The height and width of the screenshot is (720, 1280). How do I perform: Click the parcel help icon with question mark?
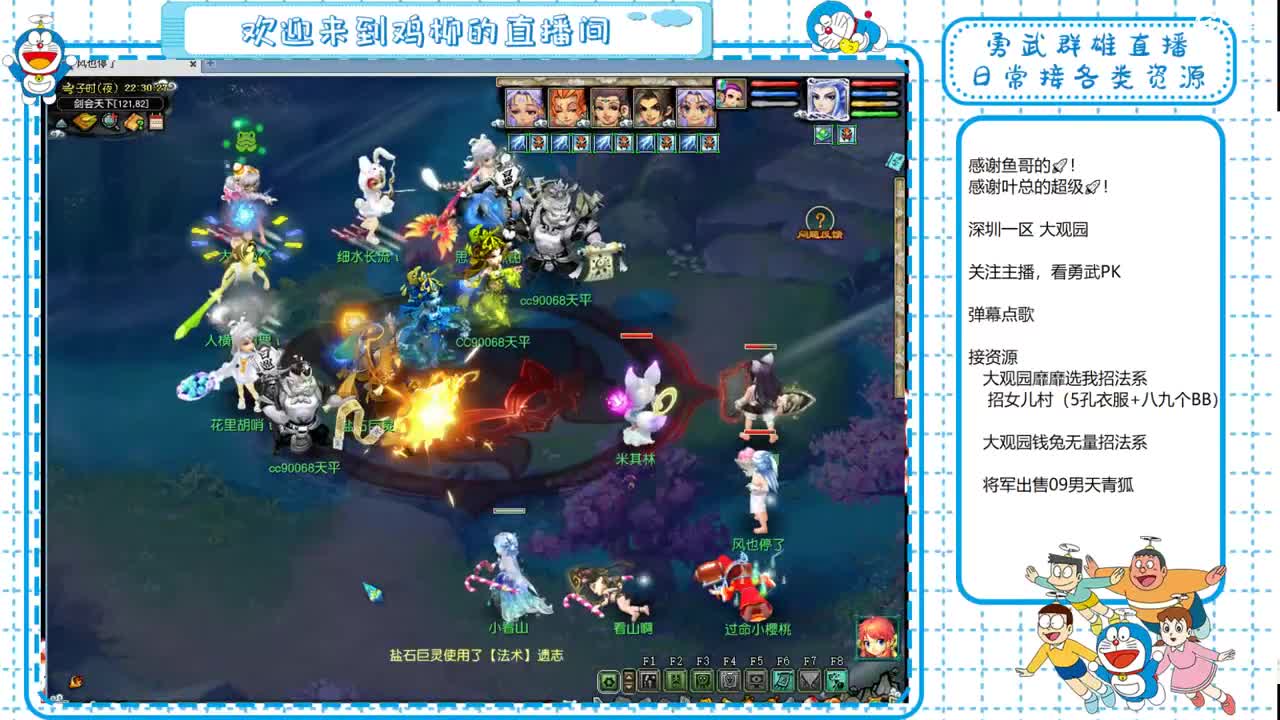[x=135, y=122]
